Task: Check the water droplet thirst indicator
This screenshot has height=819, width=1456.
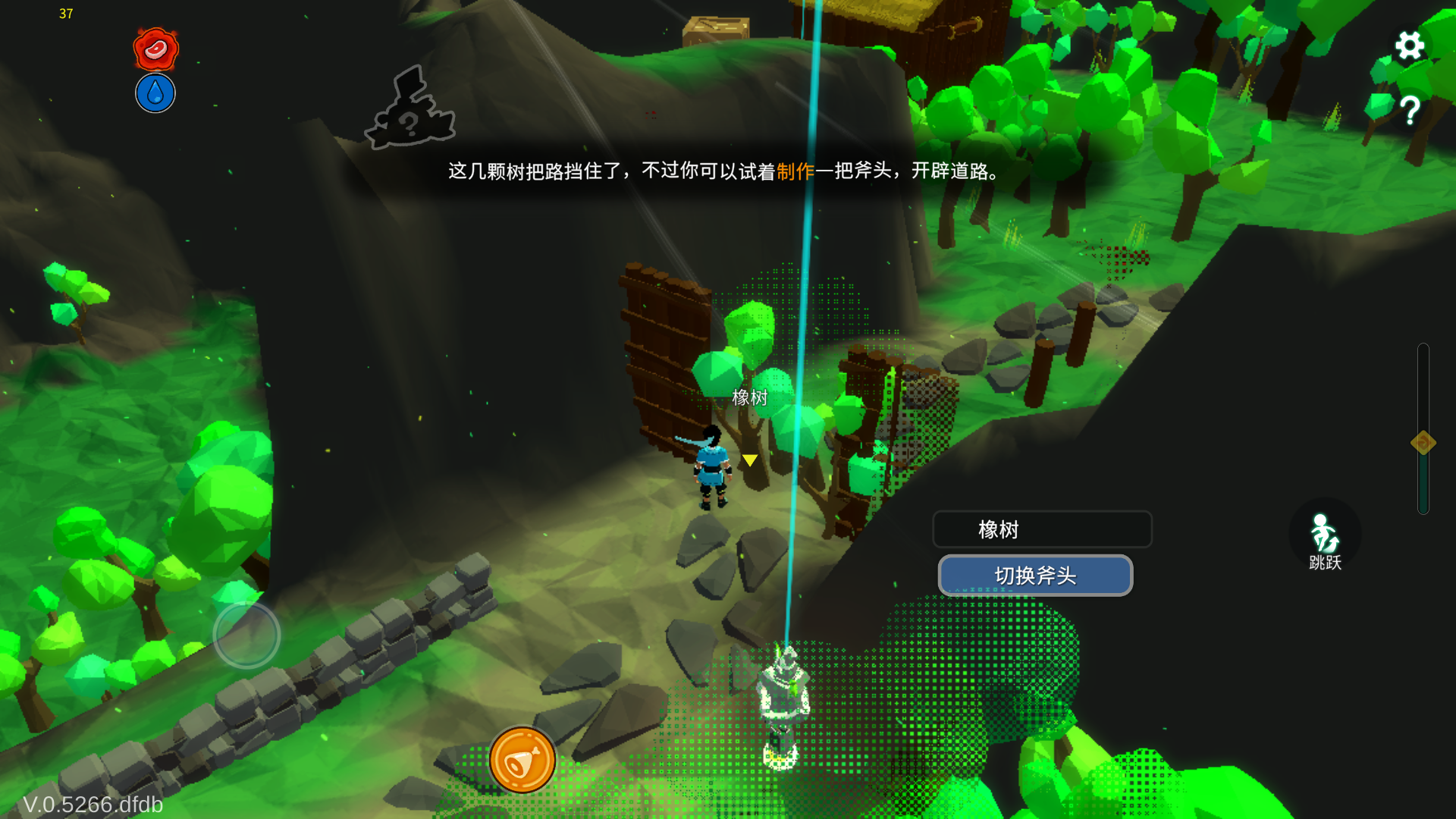Action: 155,93
